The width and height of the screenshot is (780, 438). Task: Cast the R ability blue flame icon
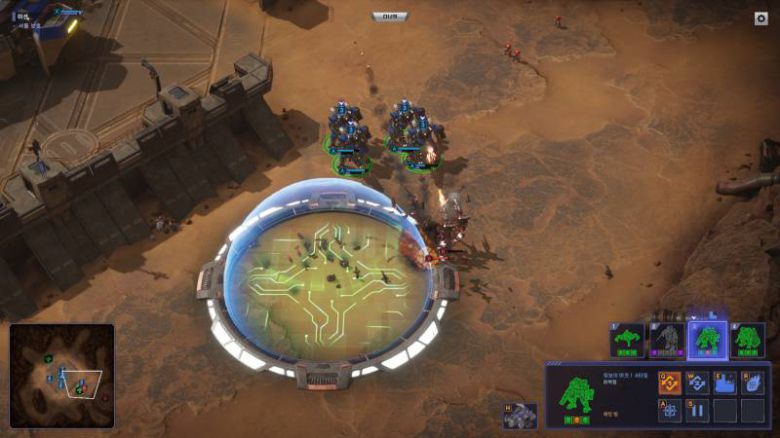[752, 383]
